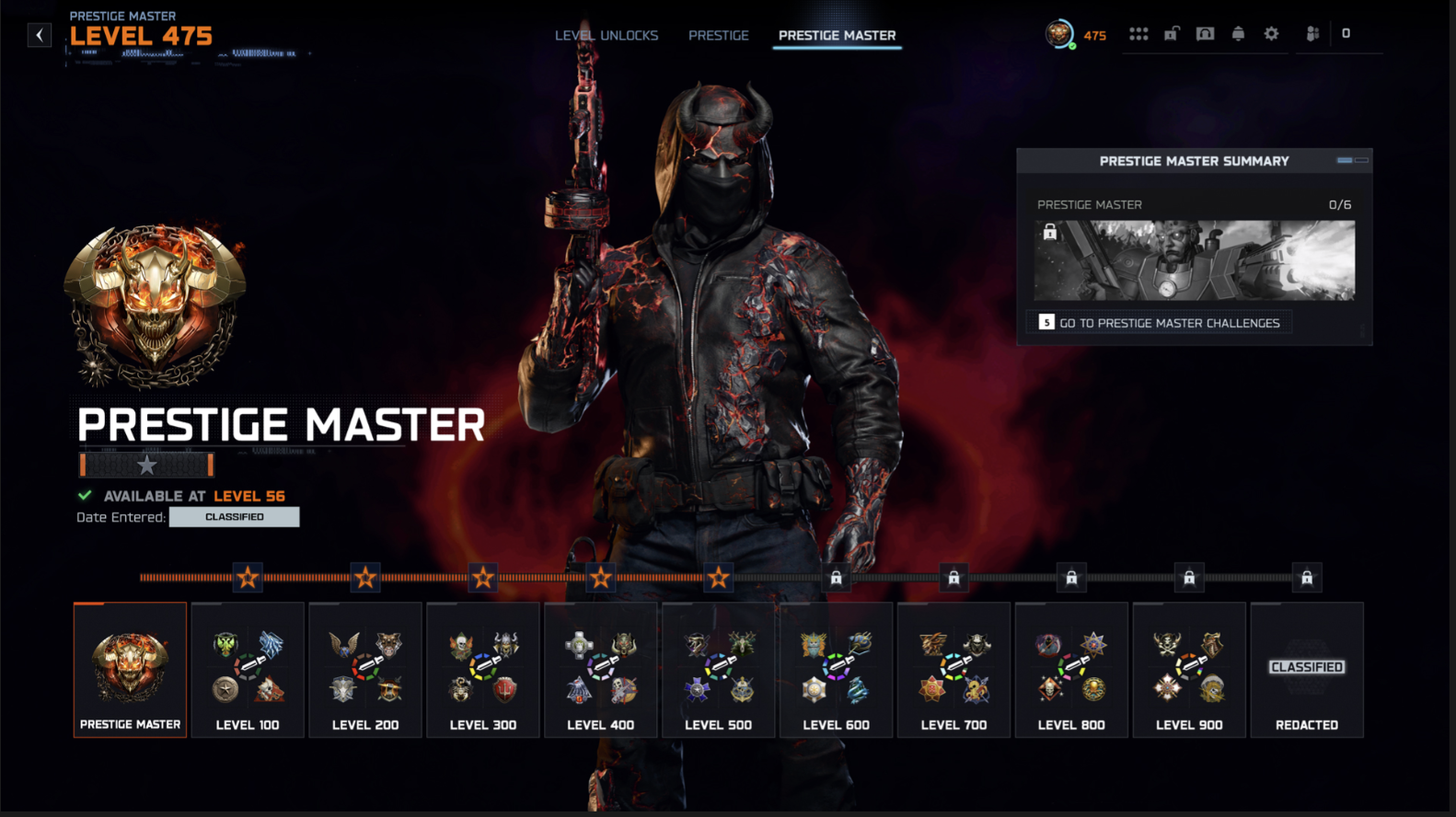Image resolution: width=1456 pixels, height=817 pixels.
Task: Select the Prestige Master tab
Action: pos(837,35)
